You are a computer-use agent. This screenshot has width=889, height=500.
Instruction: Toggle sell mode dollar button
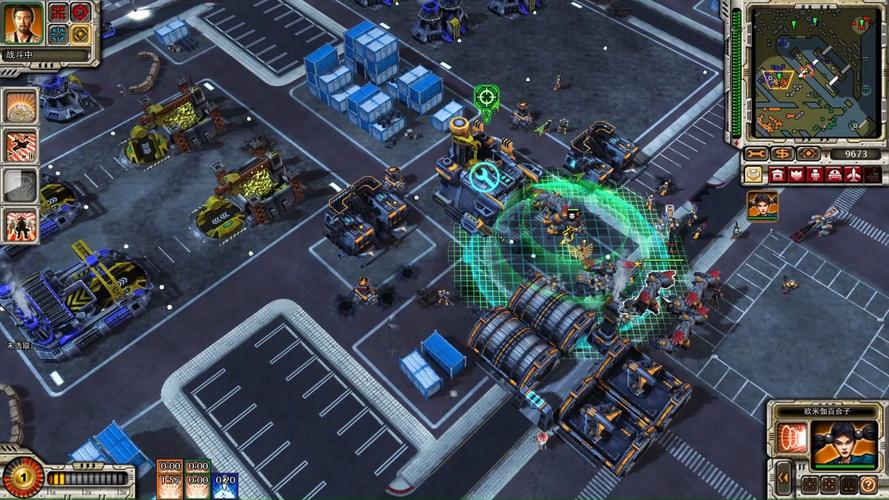[x=782, y=154]
